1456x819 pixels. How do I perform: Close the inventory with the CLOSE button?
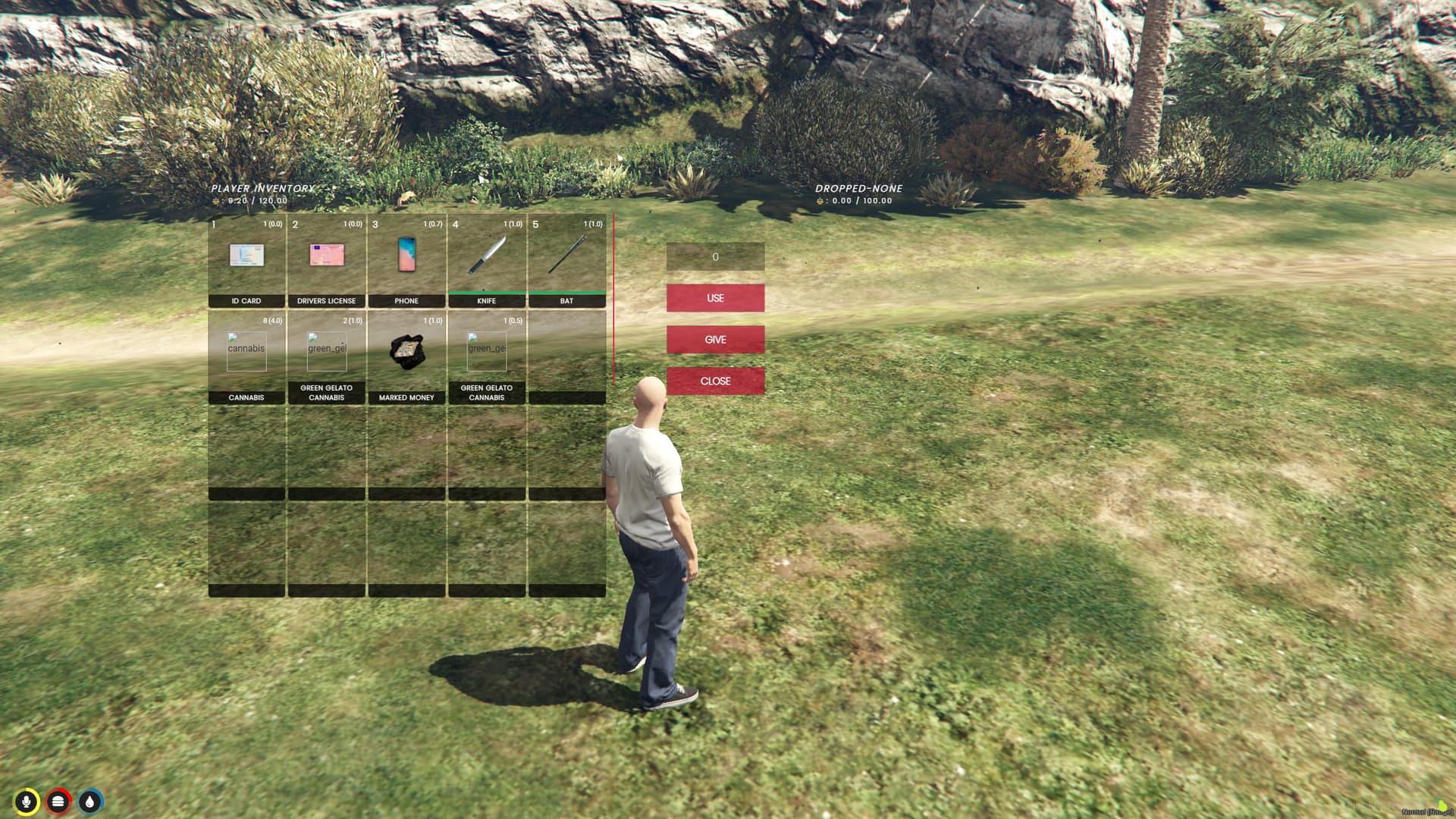[715, 381]
